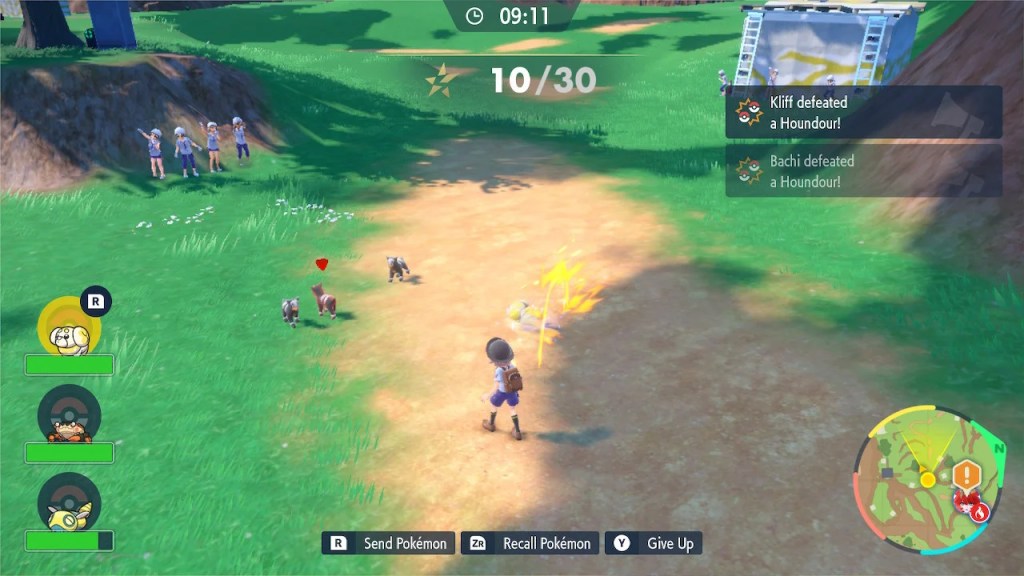Open the circular minimap
This screenshot has width=1024, height=576.
coord(928,479)
